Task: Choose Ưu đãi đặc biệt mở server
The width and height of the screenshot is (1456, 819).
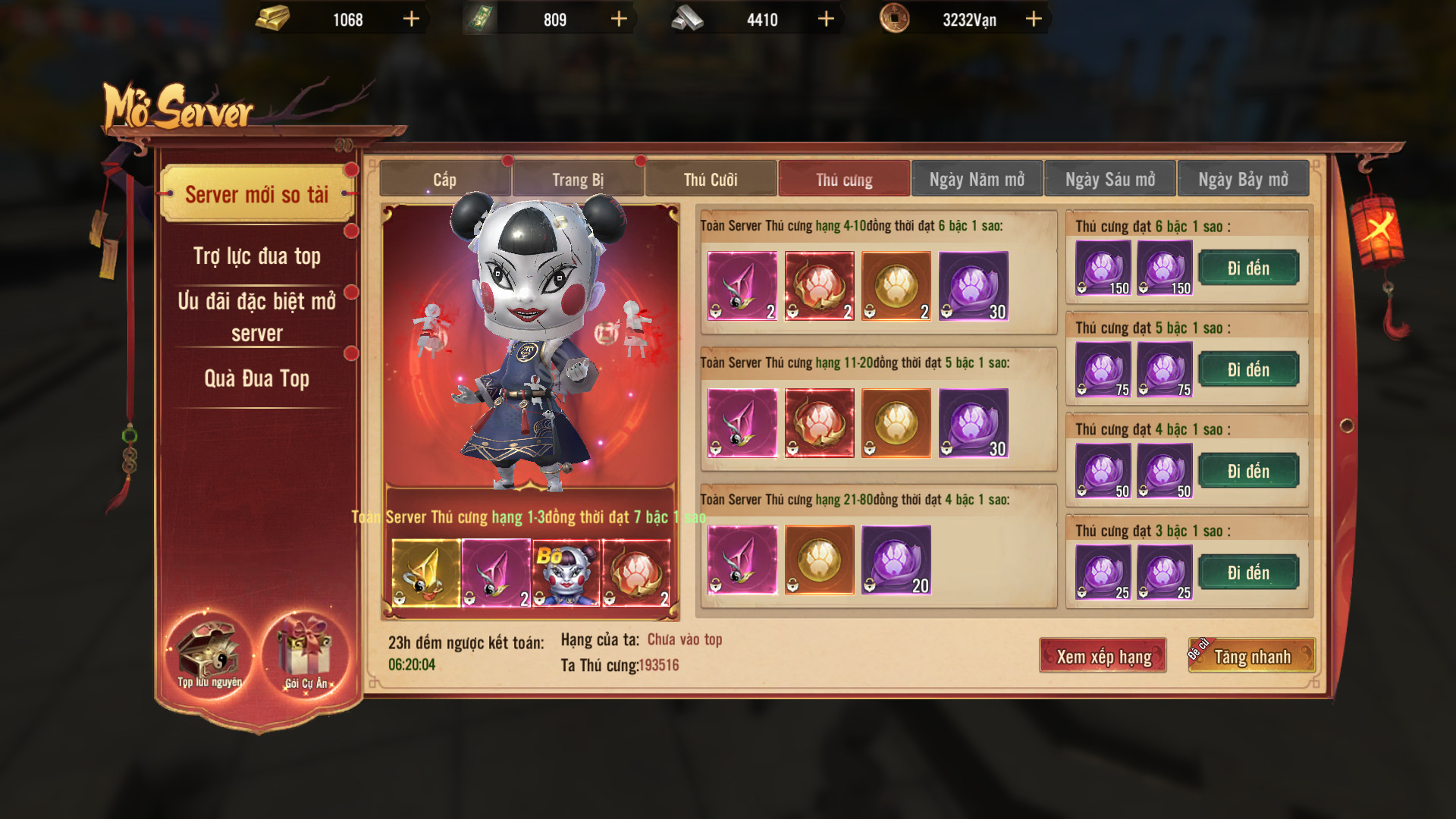Action: click(257, 317)
